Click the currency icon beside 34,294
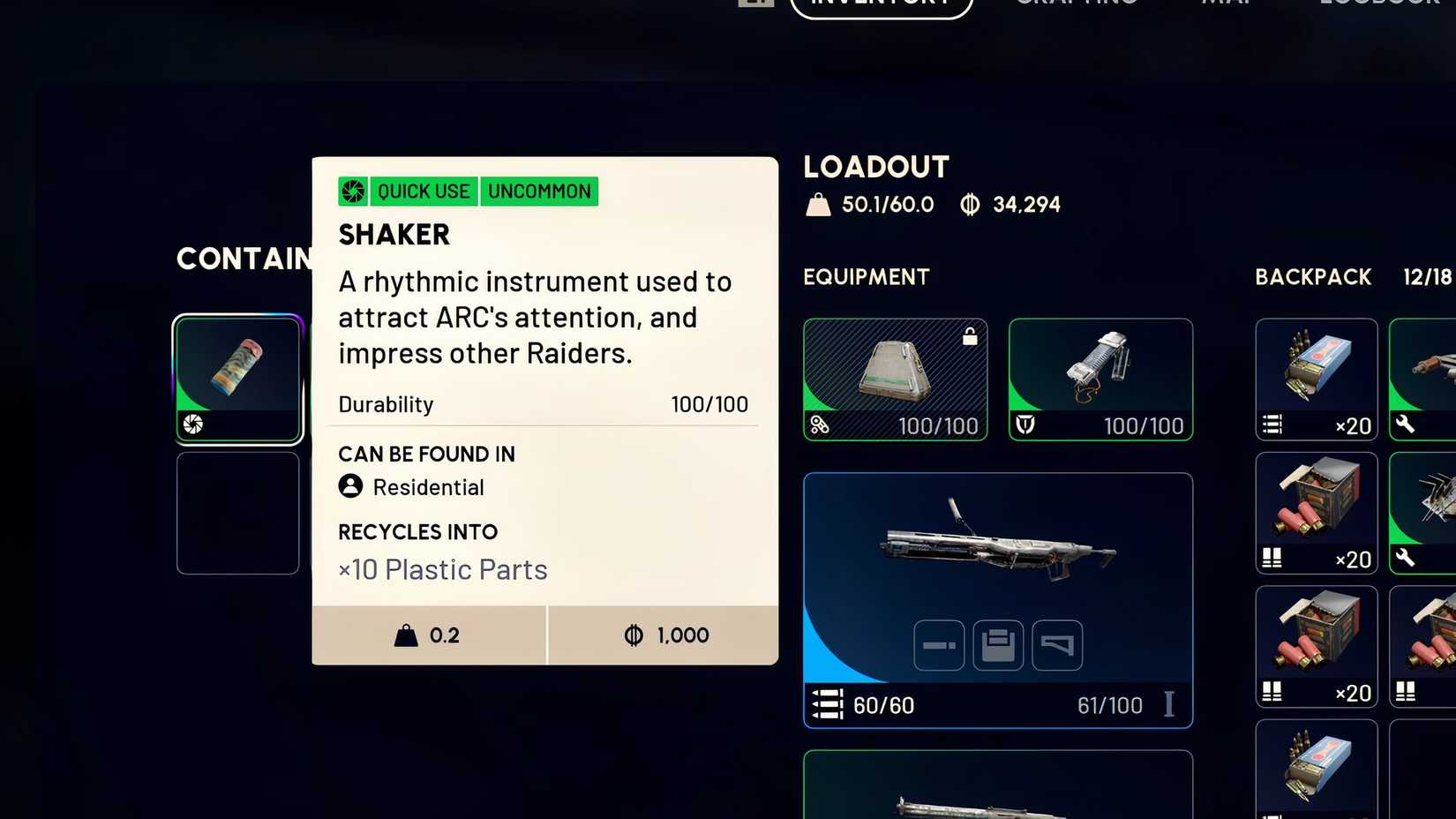This screenshot has height=819, width=1456. click(x=971, y=204)
